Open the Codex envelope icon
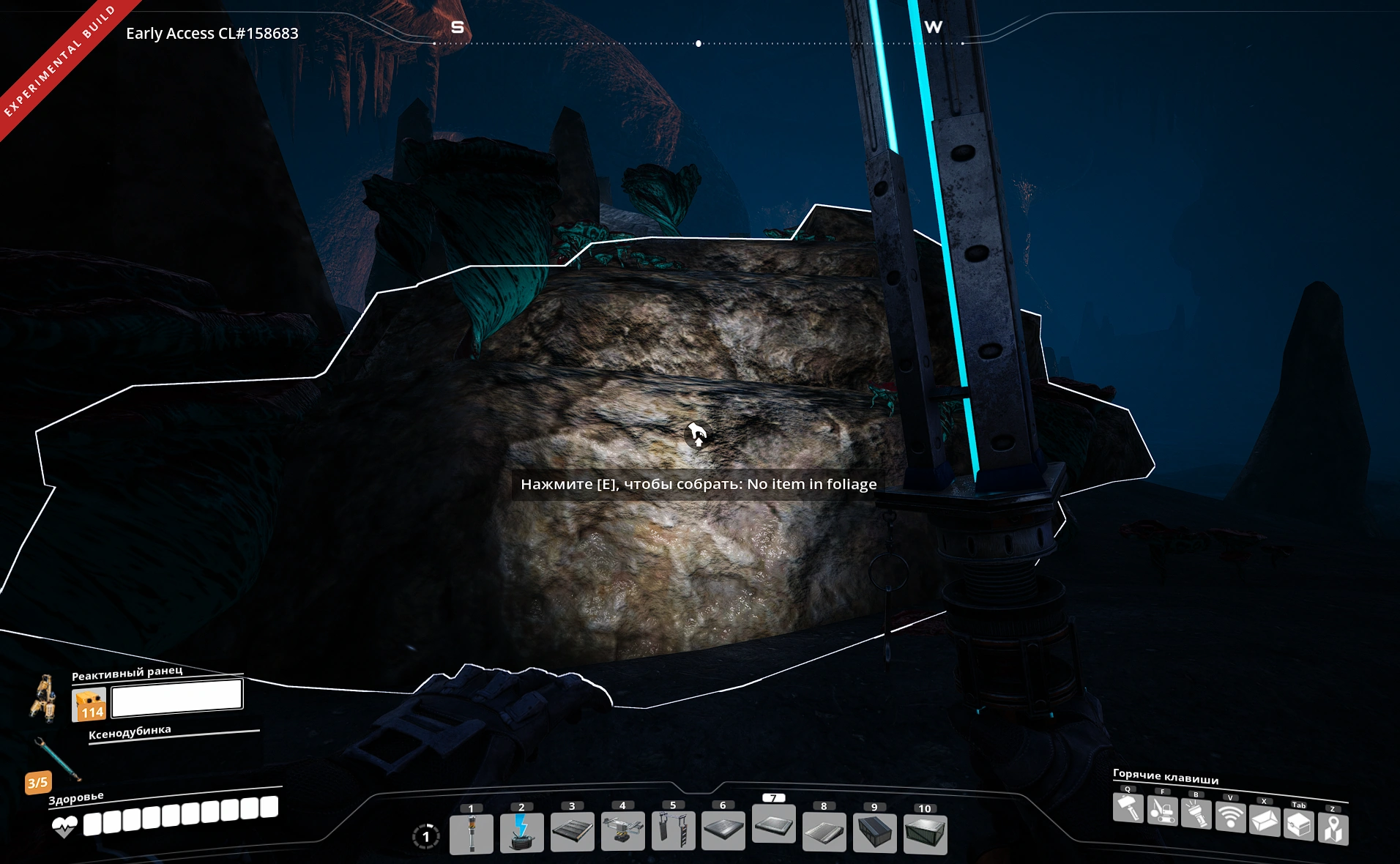The image size is (1400, 864). (x=1265, y=821)
